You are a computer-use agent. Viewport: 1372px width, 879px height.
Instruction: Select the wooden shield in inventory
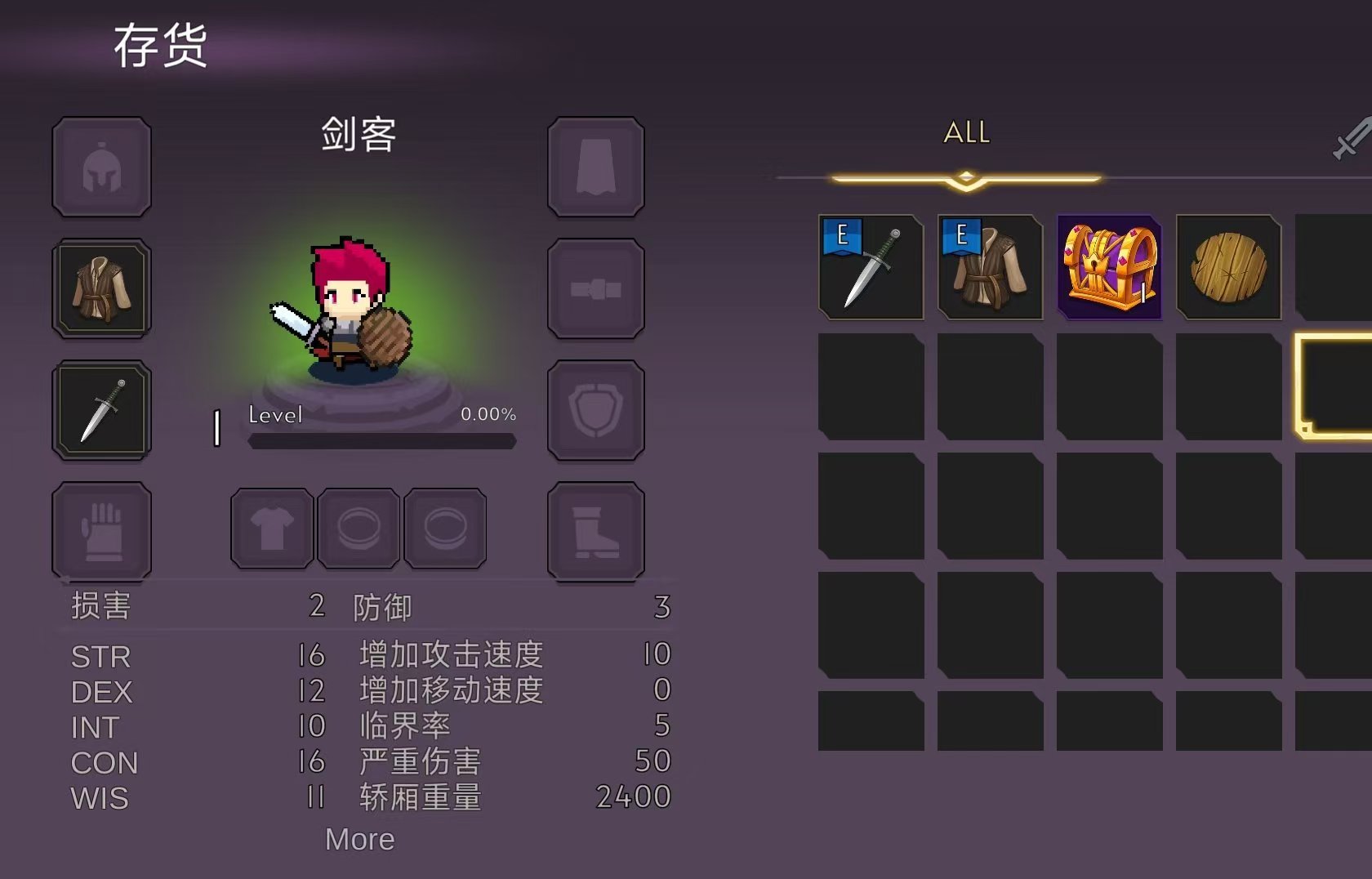click(x=1227, y=268)
